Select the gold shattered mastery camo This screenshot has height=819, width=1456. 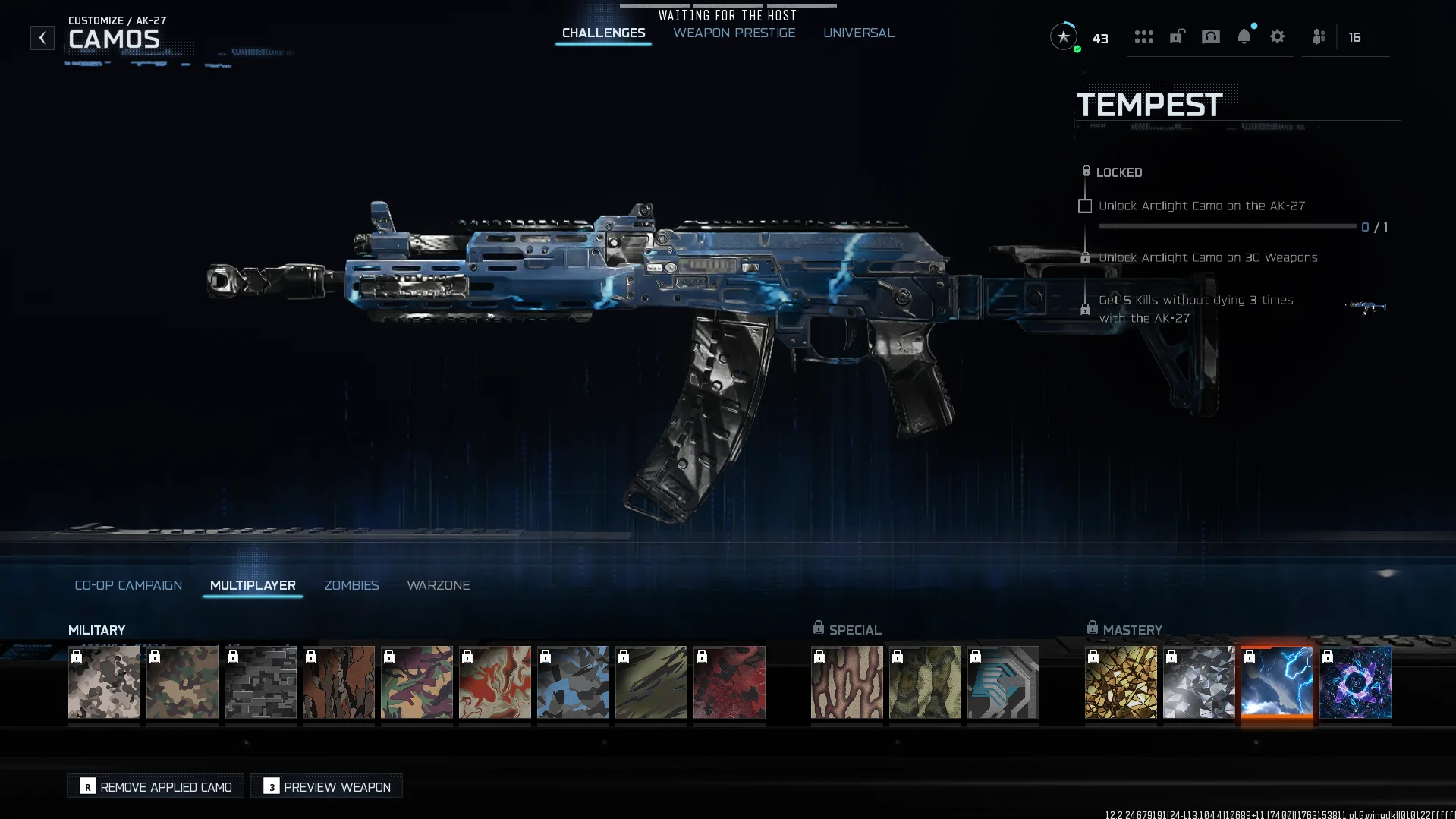[1121, 682]
